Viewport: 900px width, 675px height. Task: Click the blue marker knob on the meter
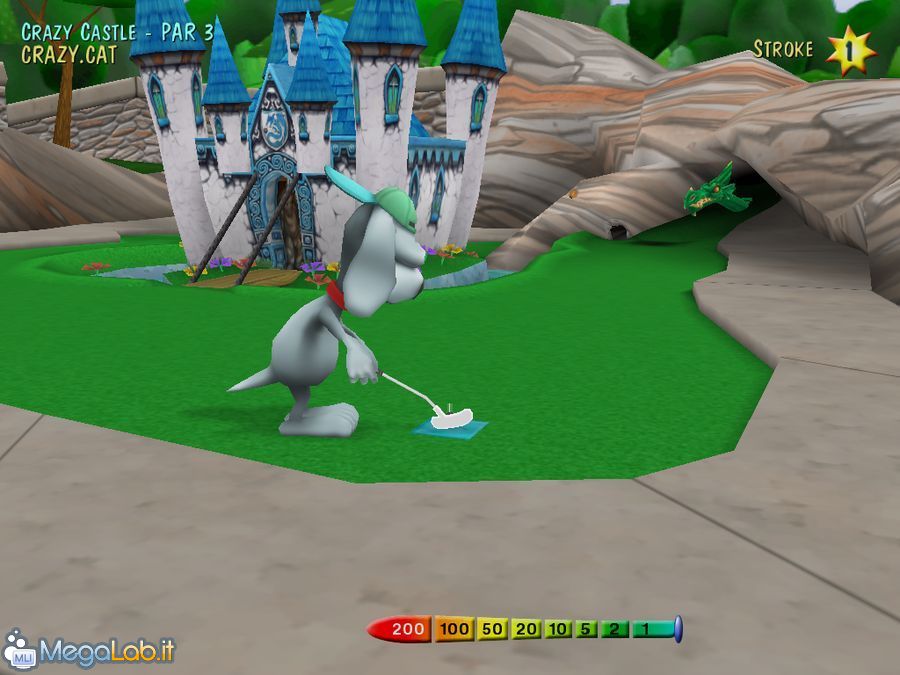click(x=678, y=629)
